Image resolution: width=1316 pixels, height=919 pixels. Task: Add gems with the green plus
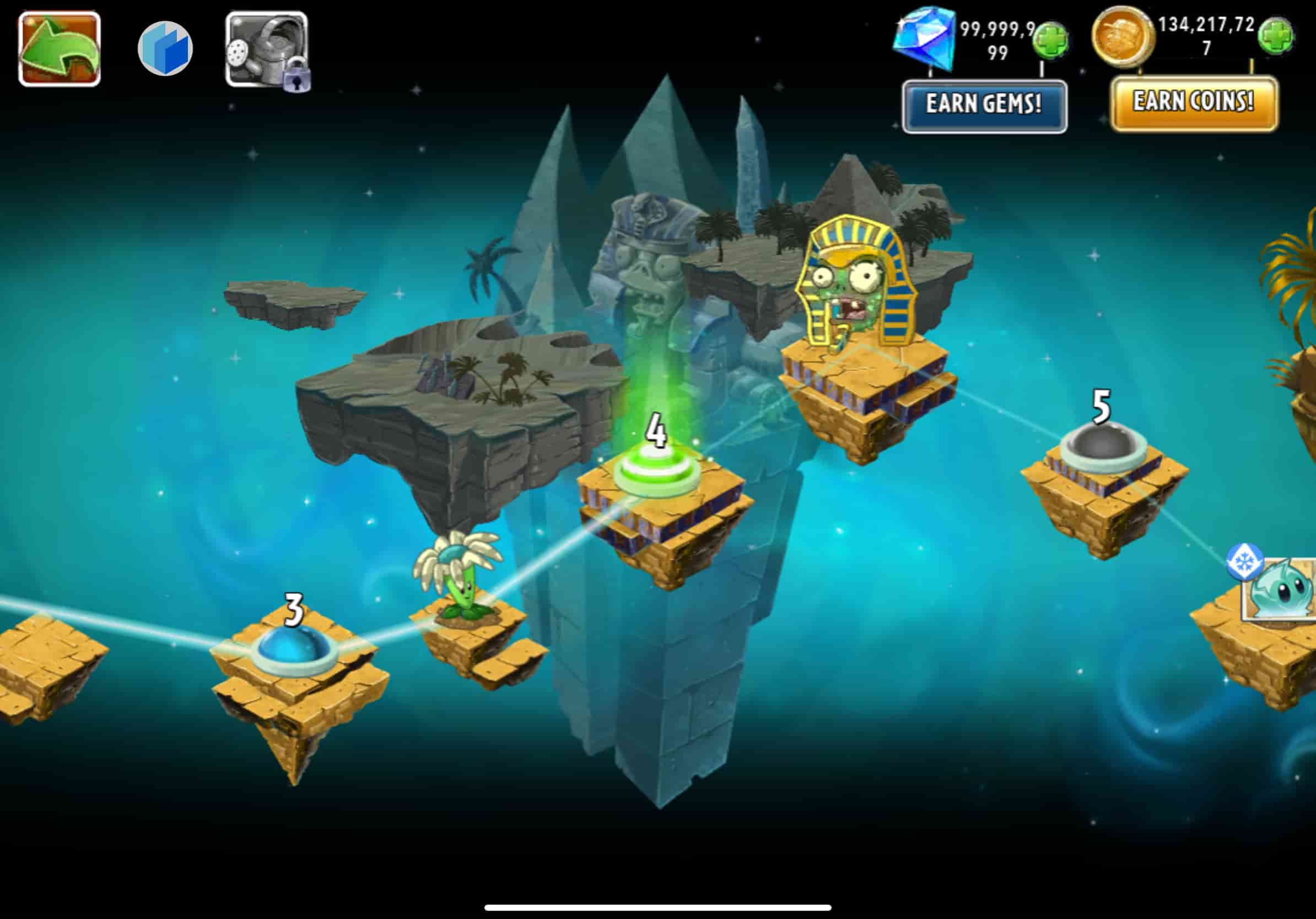click(1049, 40)
